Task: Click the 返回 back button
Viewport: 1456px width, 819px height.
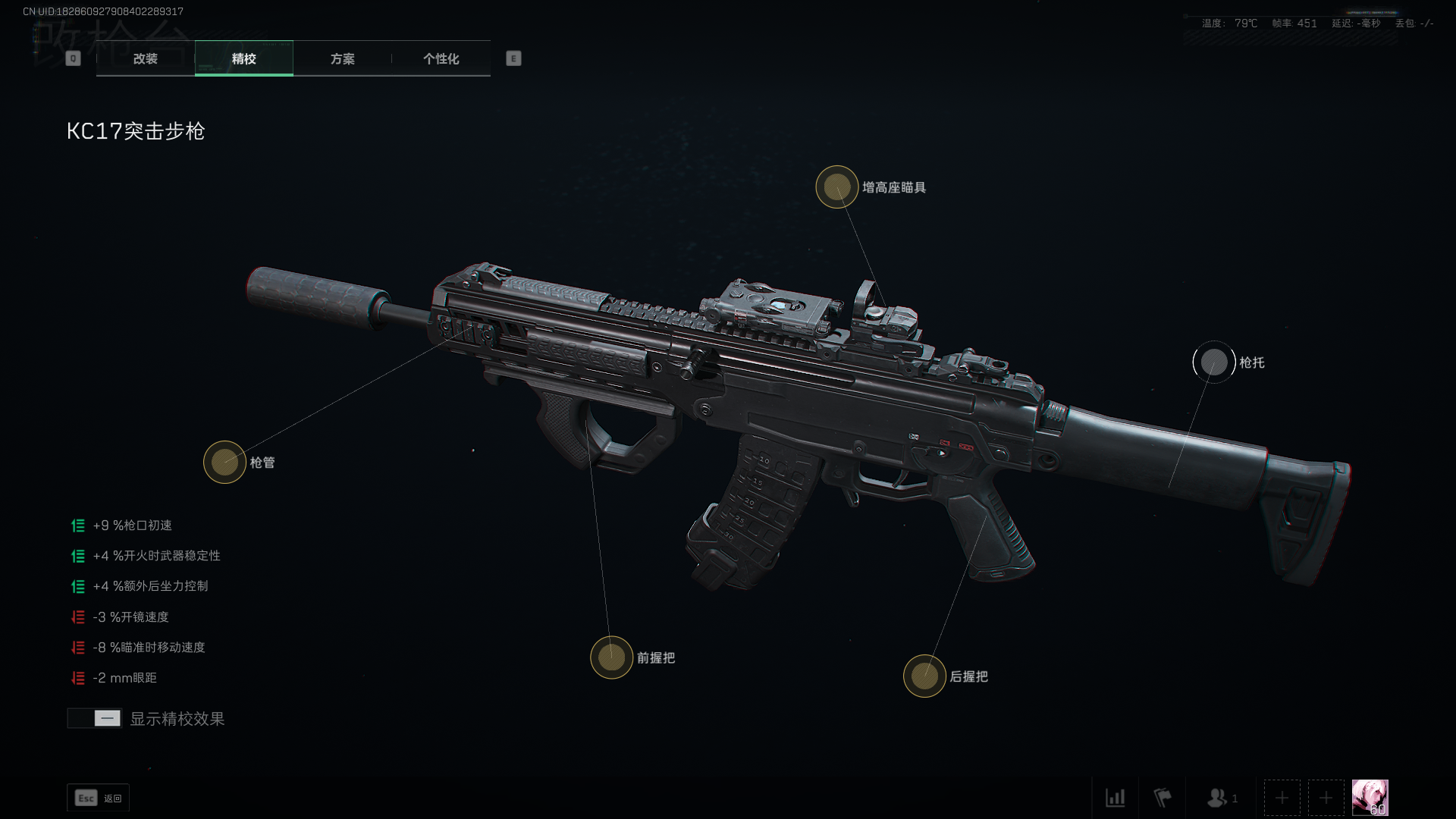Action: pyautogui.click(x=99, y=798)
